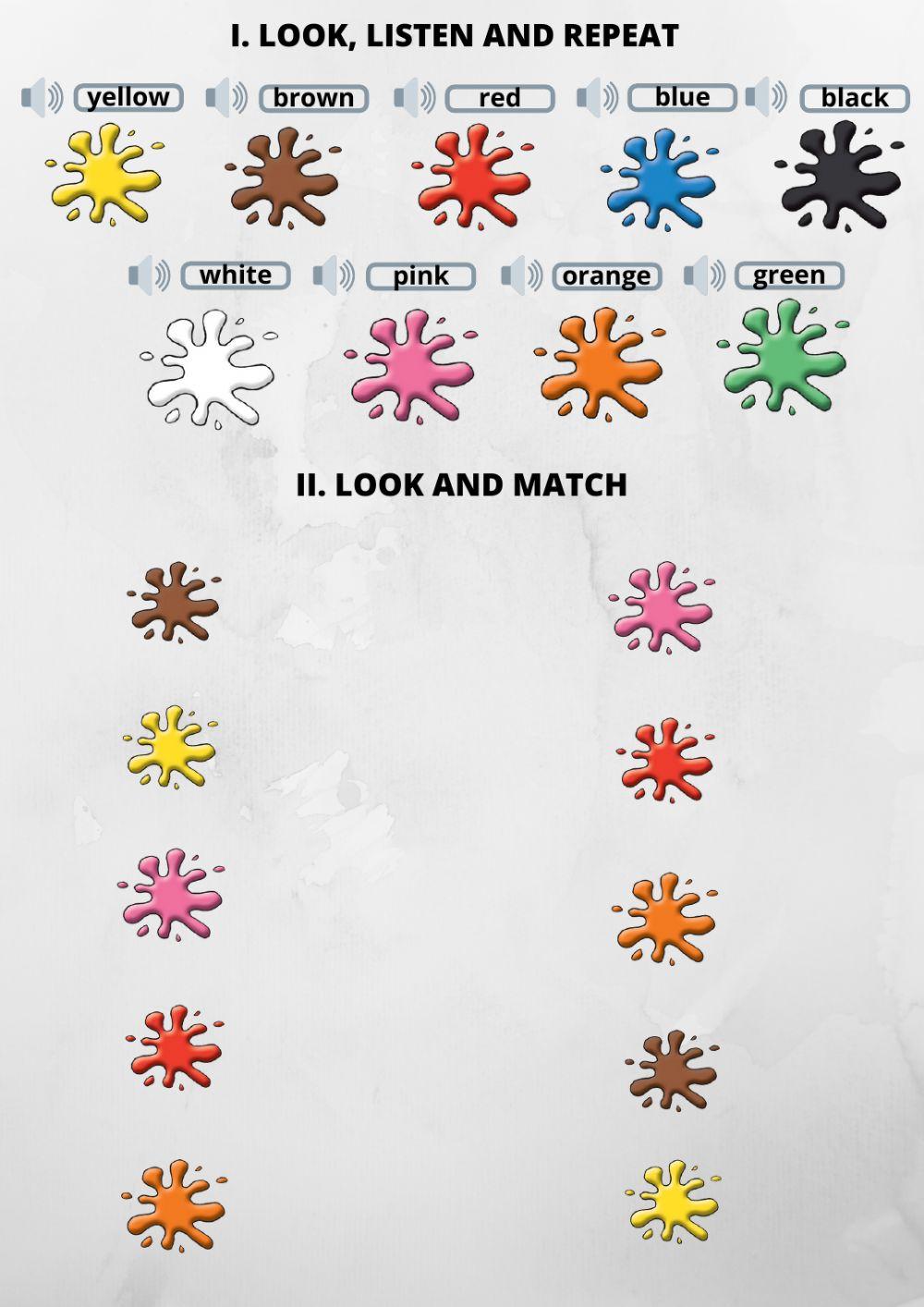Listen to the word red
The width and height of the screenshot is (924, 1307).
[415, 97]
